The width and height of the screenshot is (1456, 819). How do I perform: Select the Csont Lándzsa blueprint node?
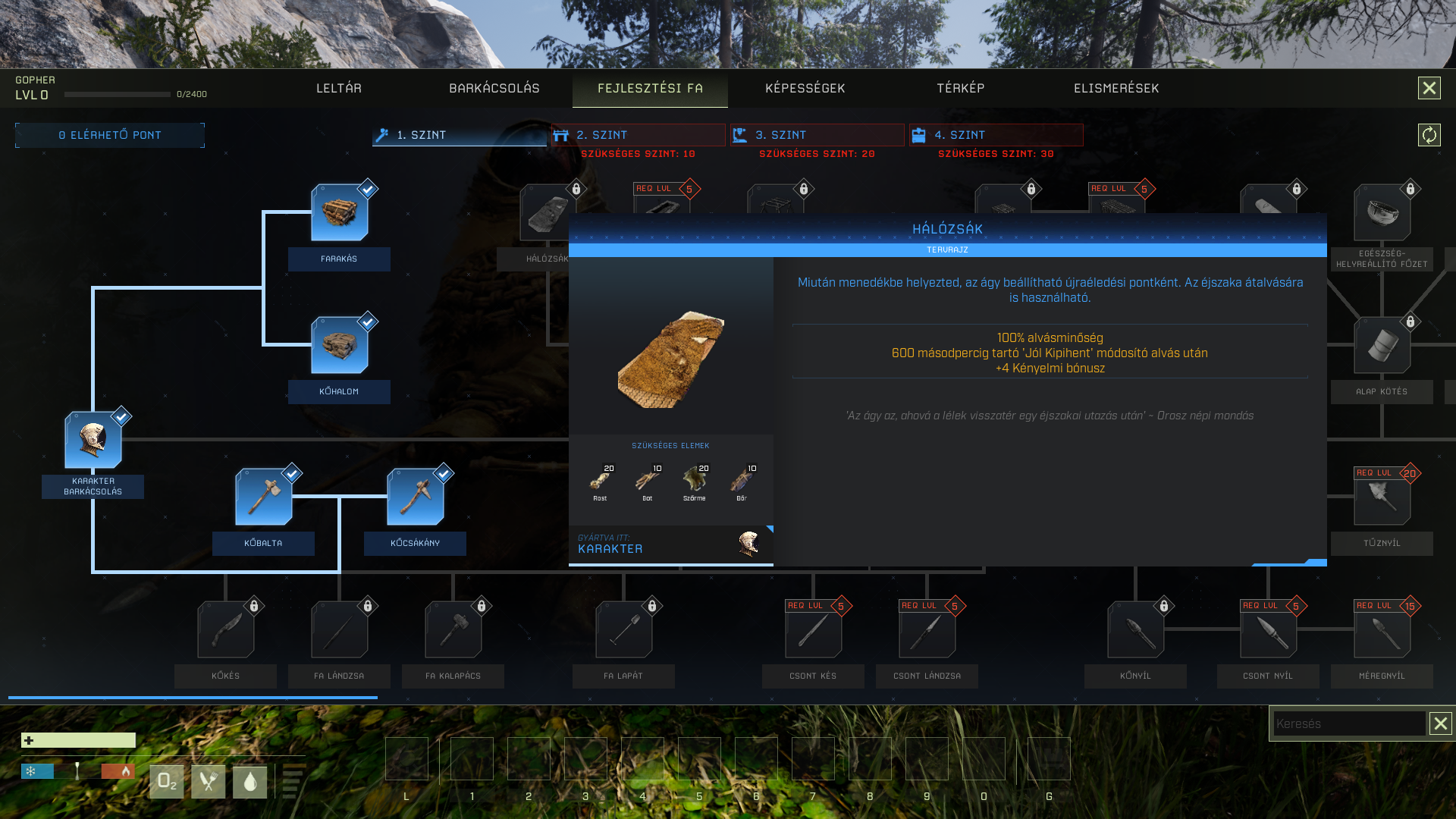[927, 630]
